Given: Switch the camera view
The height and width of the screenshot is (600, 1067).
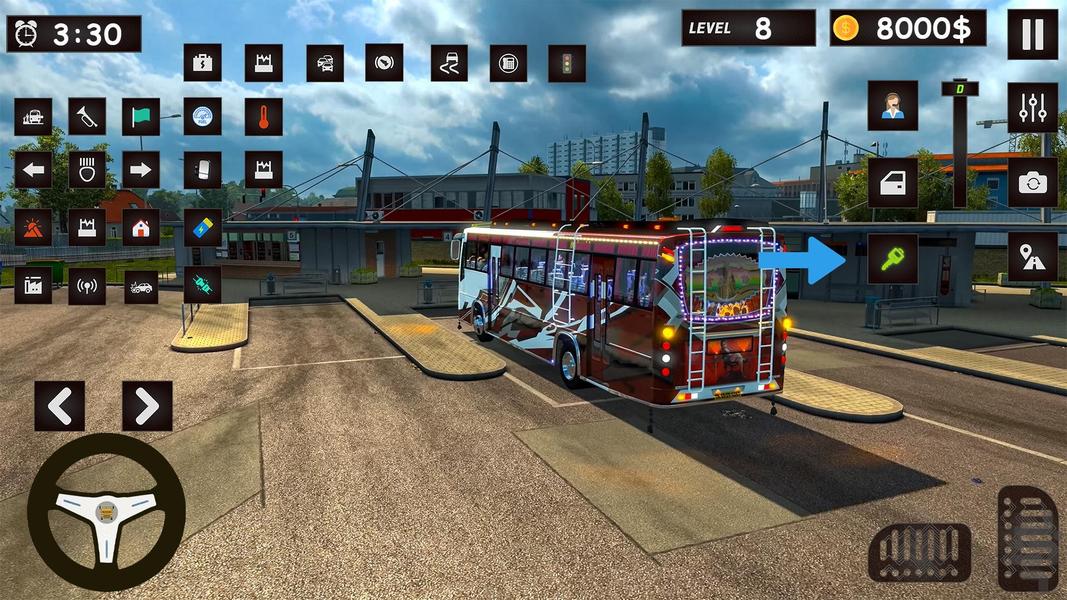Looking at the screenshot, I should coord(1032,182).
